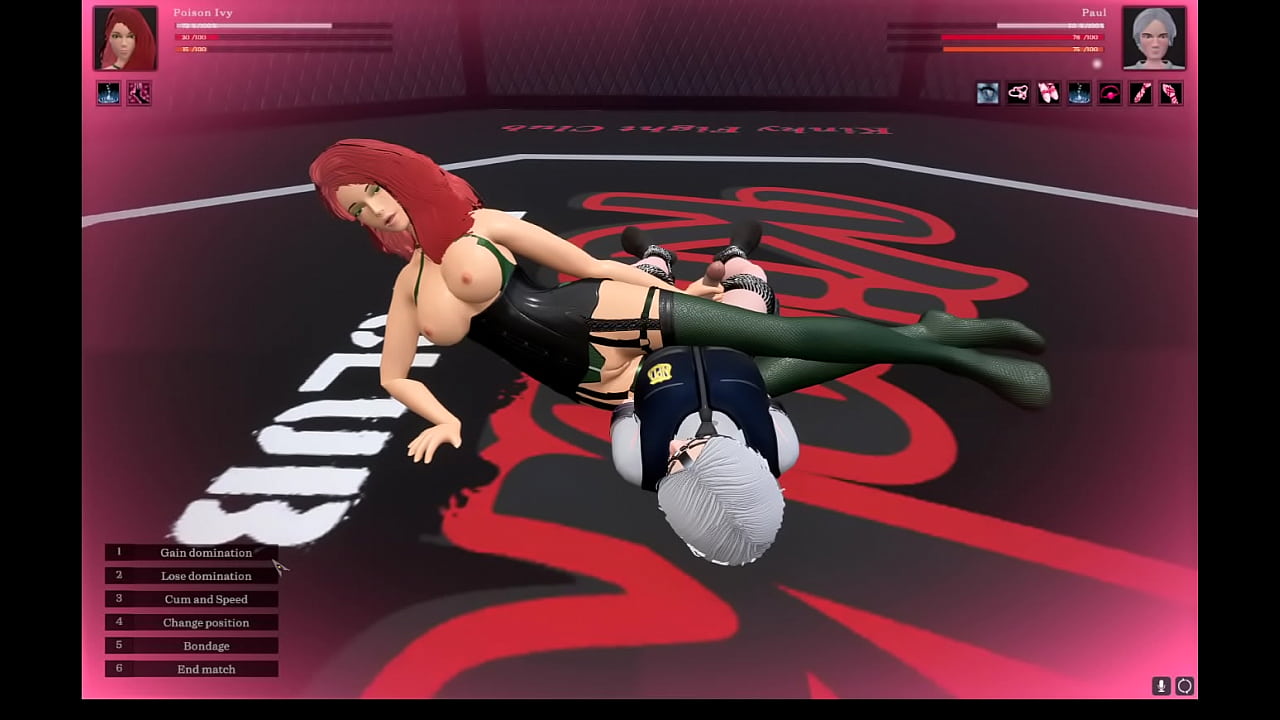Toggle the microphone button at bottom right
Screen dimensions: 1280x720
1161,686
